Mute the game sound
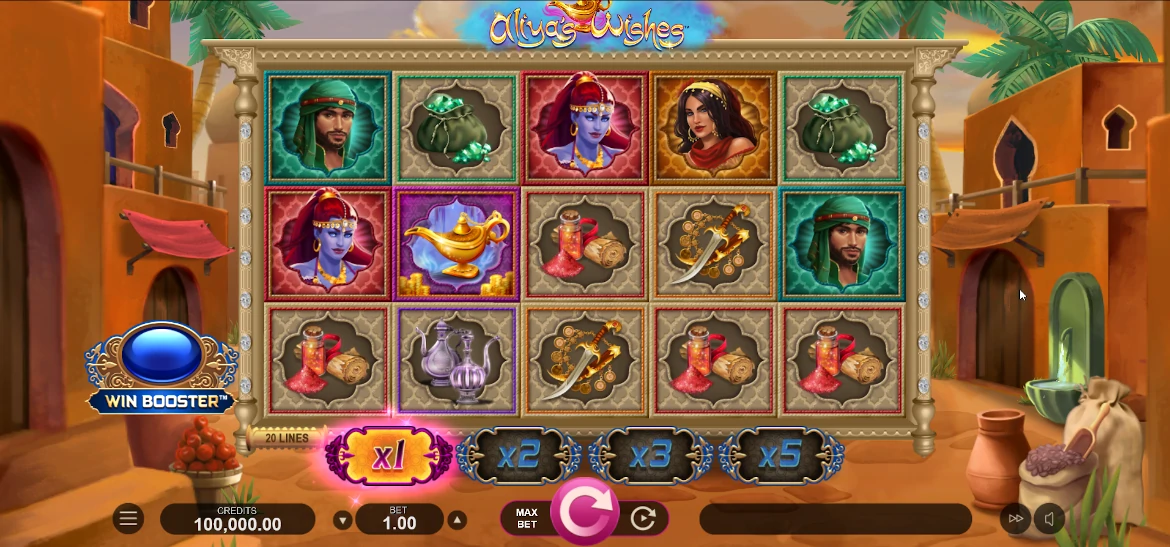The height and width of the screenshot is (547, 1170). [x=1049, y=519]
